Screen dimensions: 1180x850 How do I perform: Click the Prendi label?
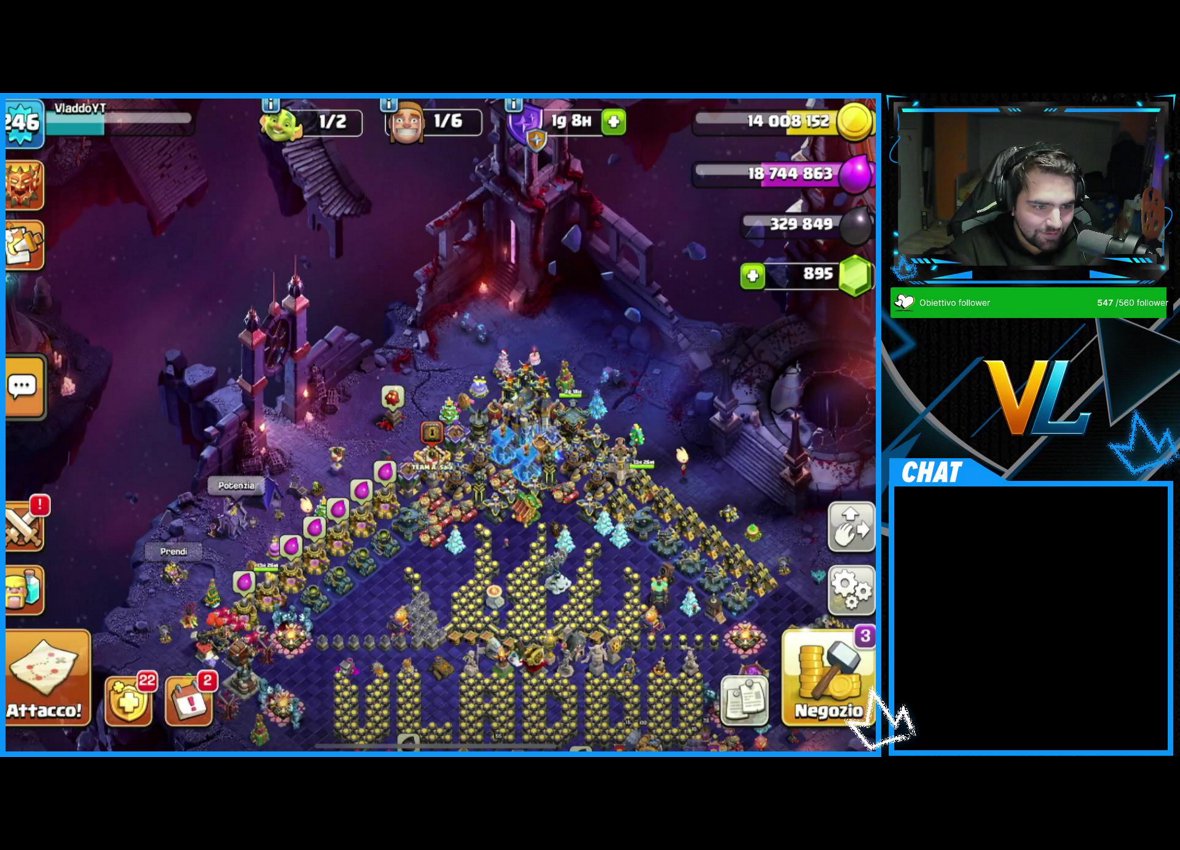173,551
